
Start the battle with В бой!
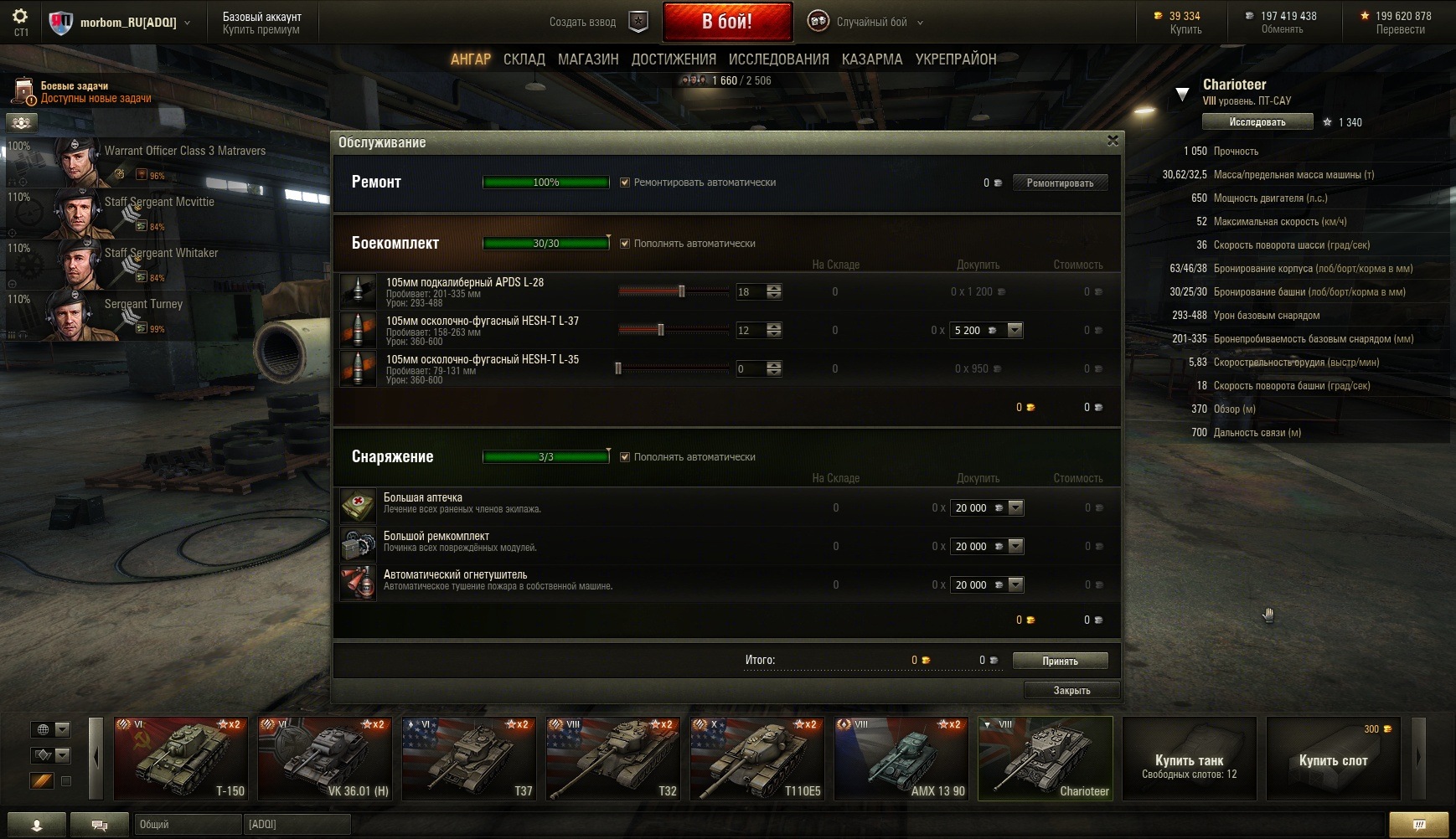click(727, 22)
